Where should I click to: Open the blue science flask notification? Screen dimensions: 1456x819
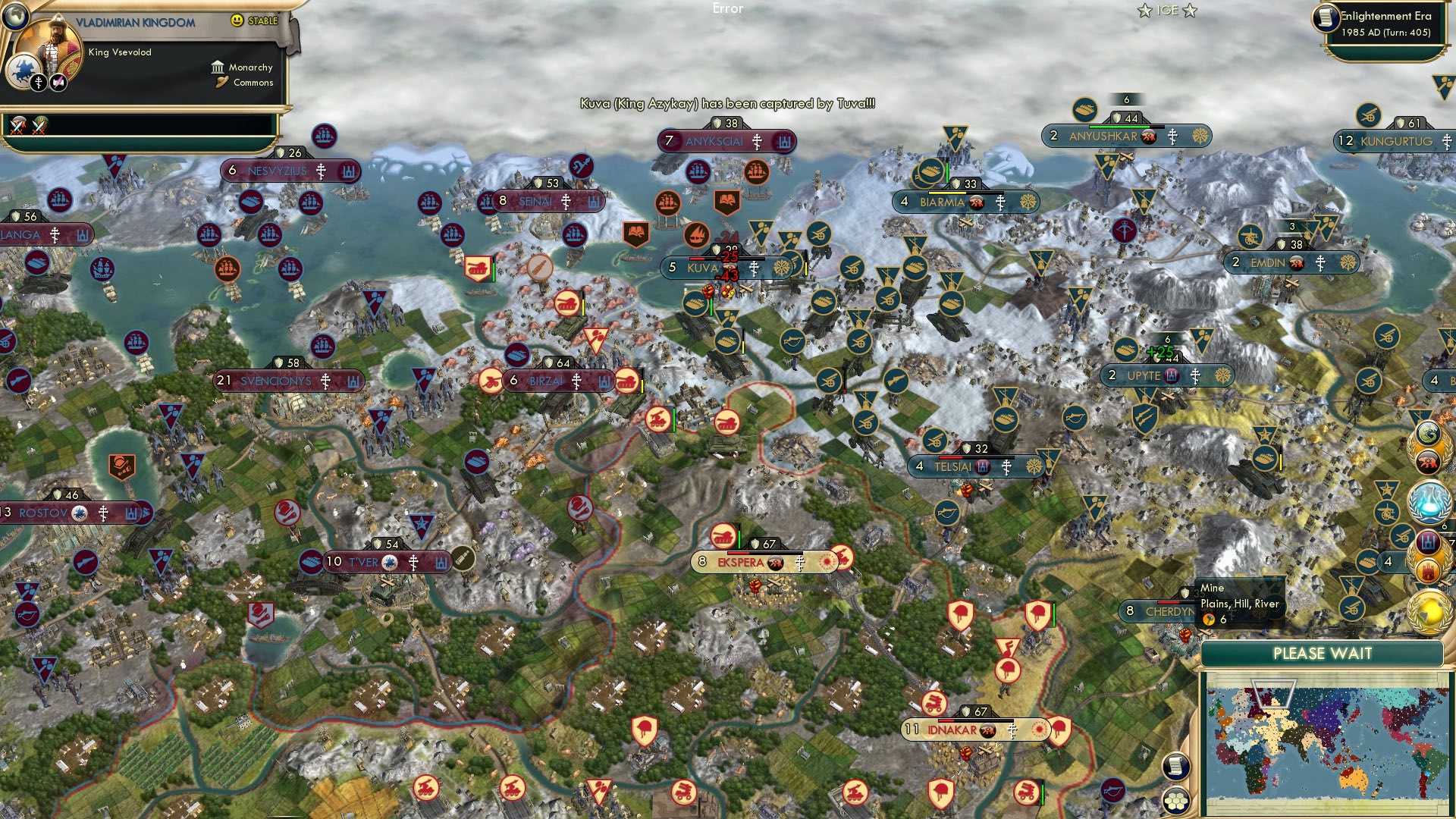point(1426,503)
